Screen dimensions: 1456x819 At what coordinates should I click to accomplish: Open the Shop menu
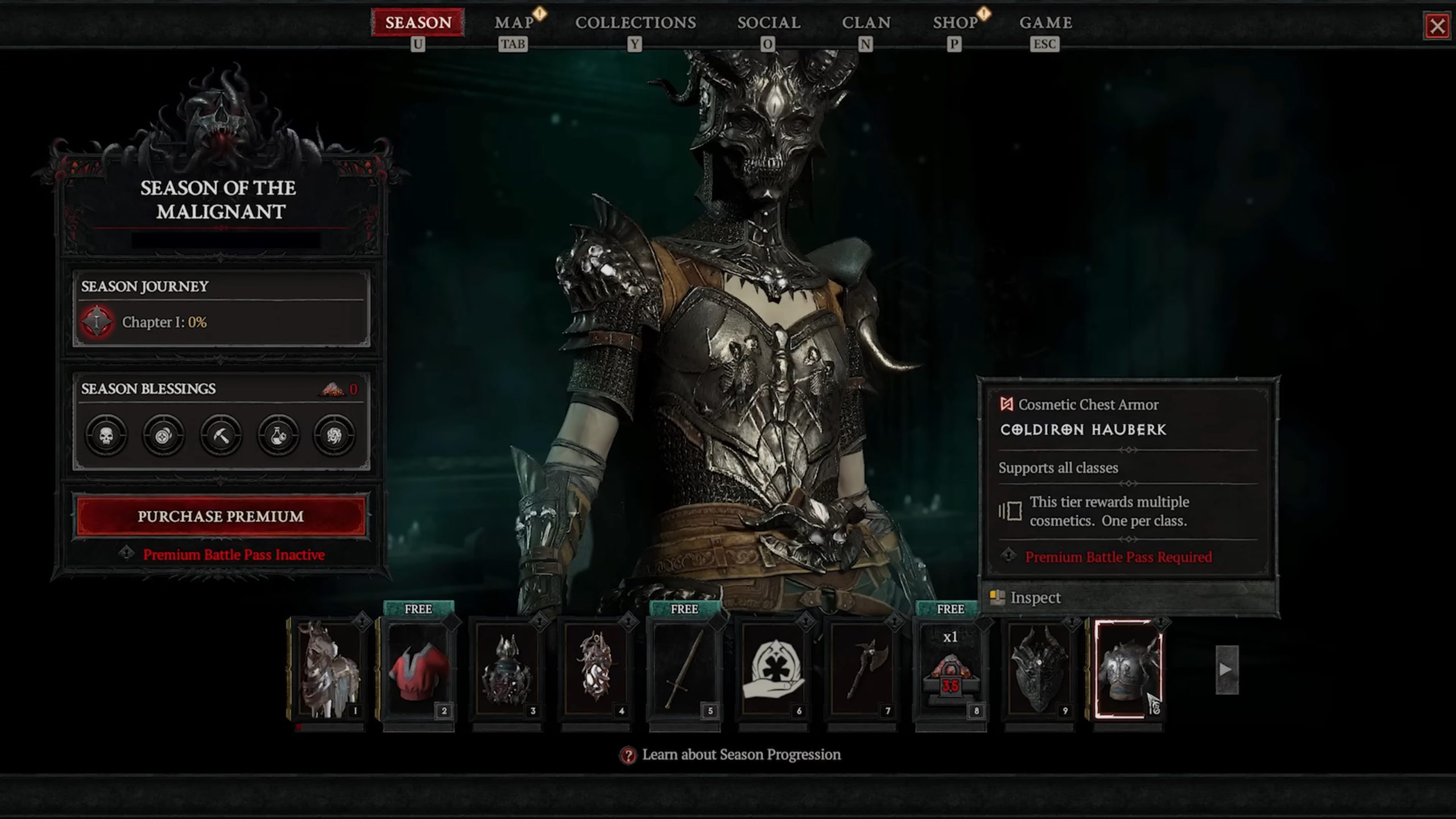[x=955, y=23]
